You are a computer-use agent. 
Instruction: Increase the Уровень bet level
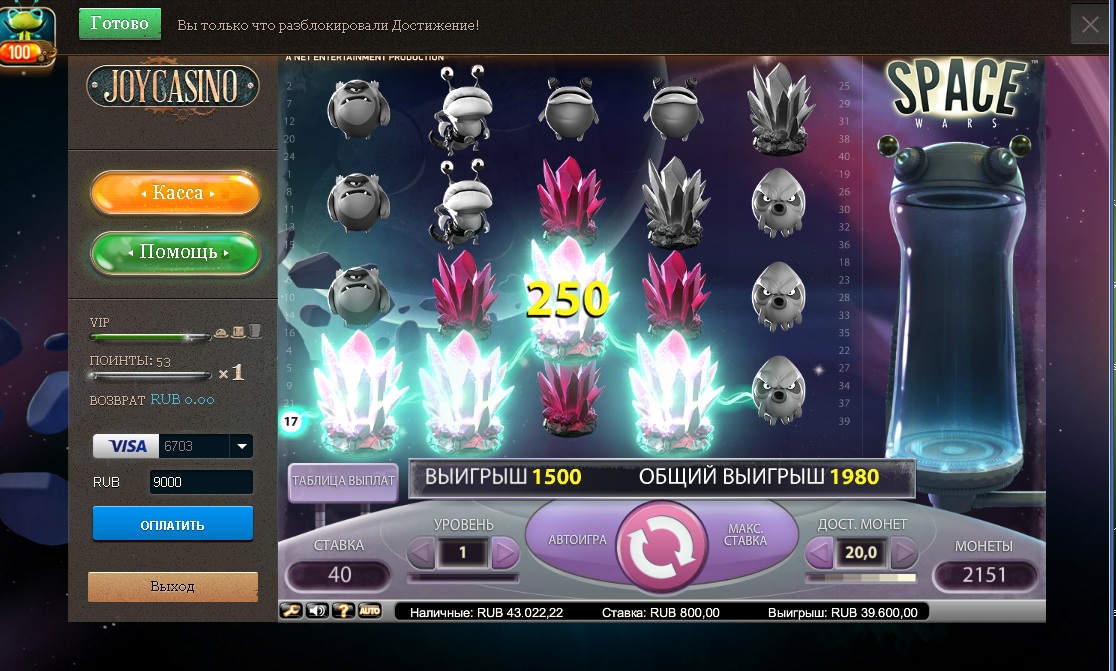pyautogui.click(x=505, y=552)
